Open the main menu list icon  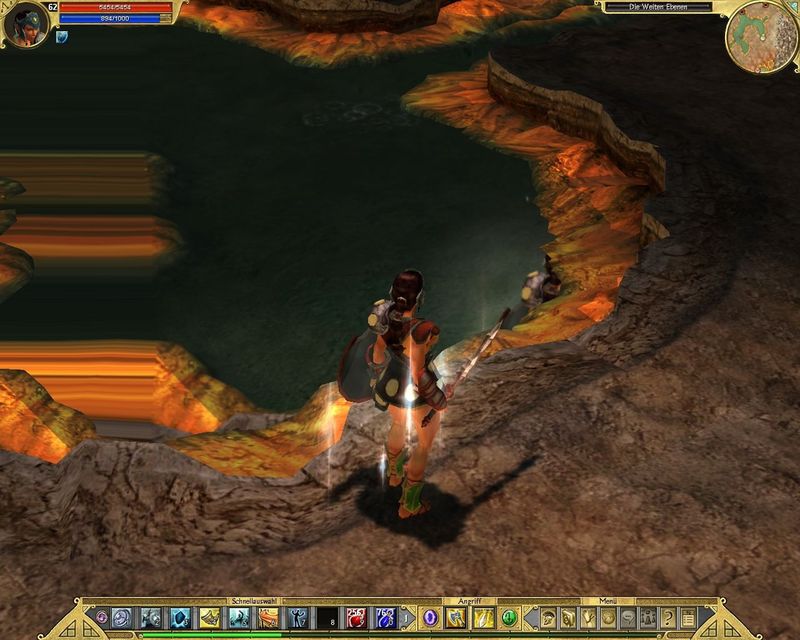click(x=688, y=618)
